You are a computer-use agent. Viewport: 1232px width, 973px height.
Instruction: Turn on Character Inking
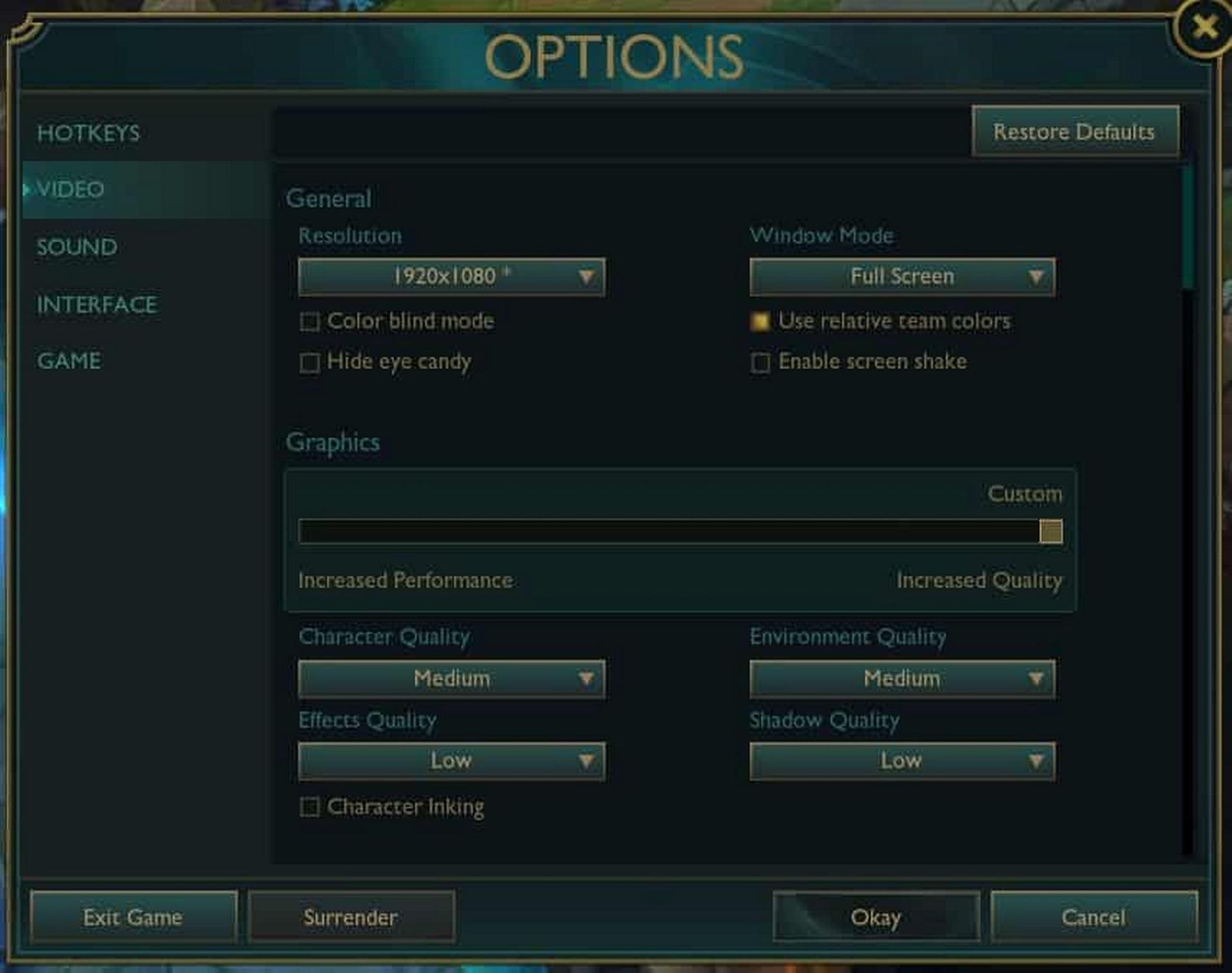pos(311,807)
